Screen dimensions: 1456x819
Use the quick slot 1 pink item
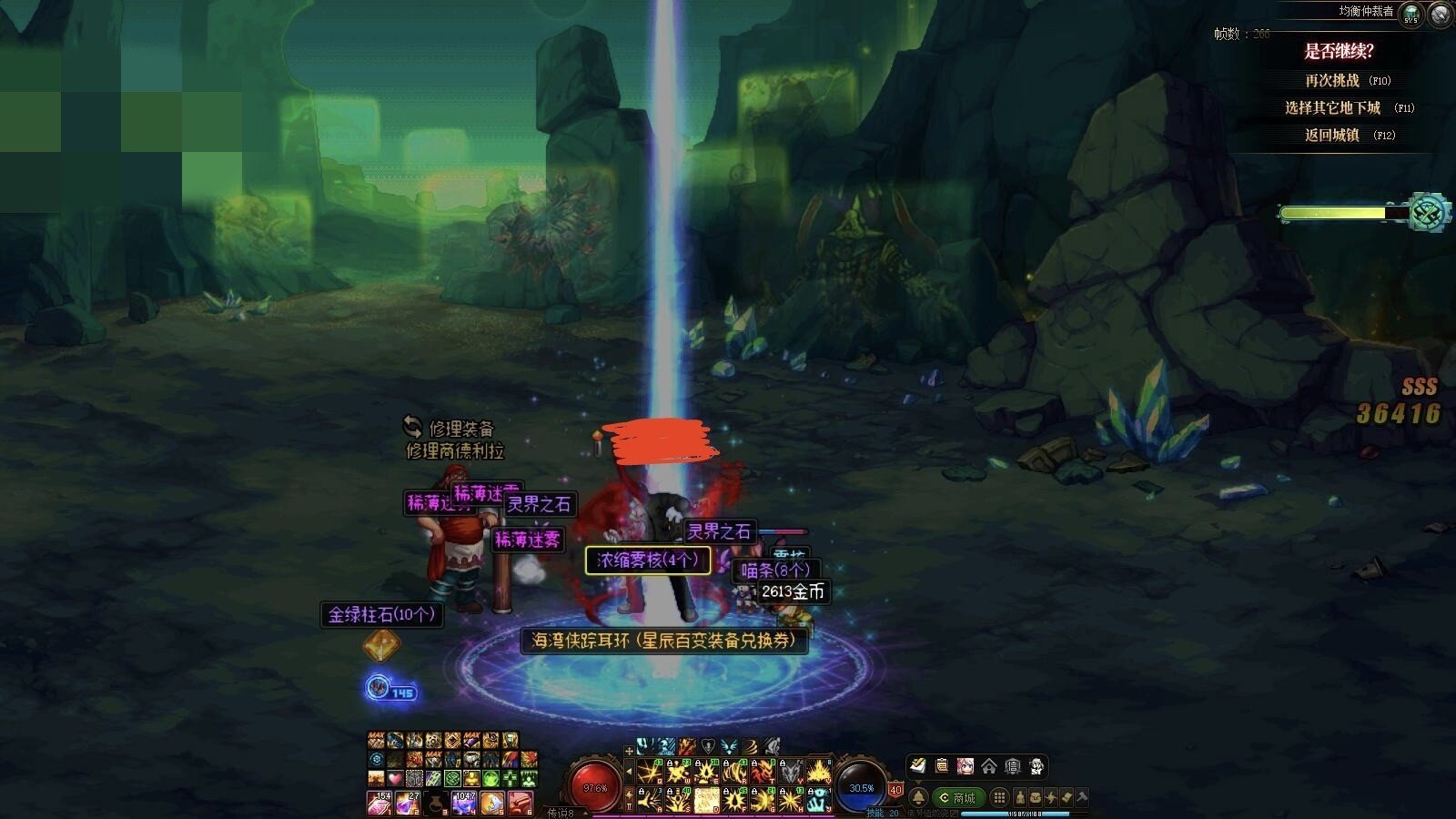point(378,804)
